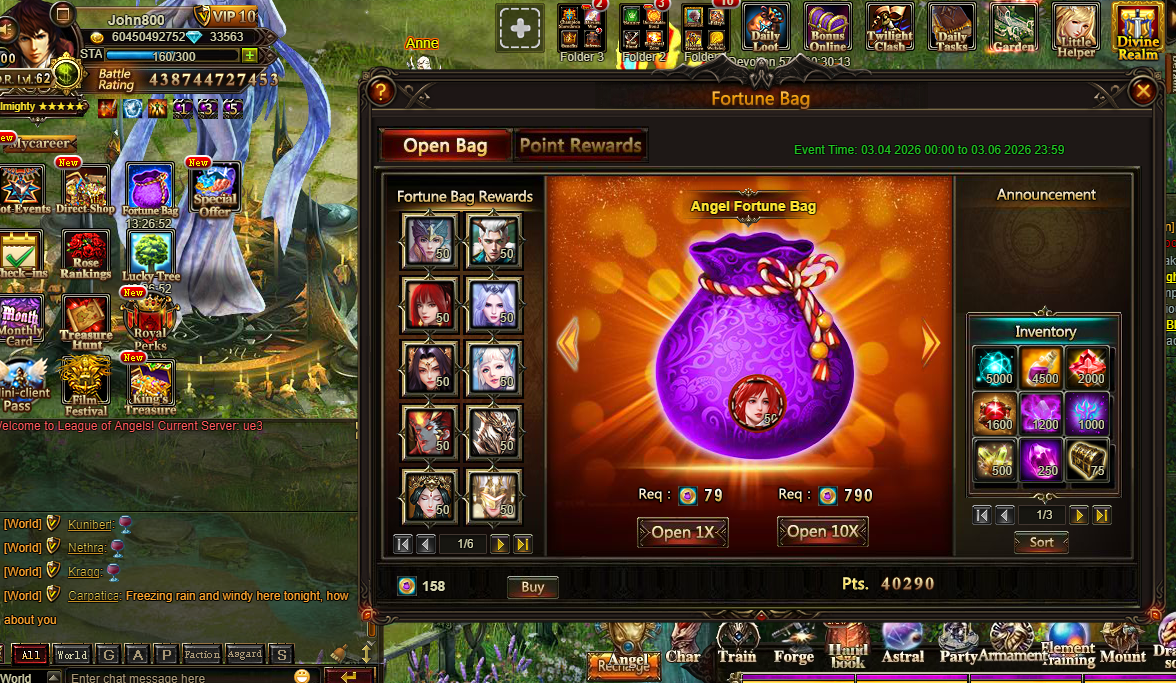
Task: Open the Mount menu
Action: point(1122,644)
